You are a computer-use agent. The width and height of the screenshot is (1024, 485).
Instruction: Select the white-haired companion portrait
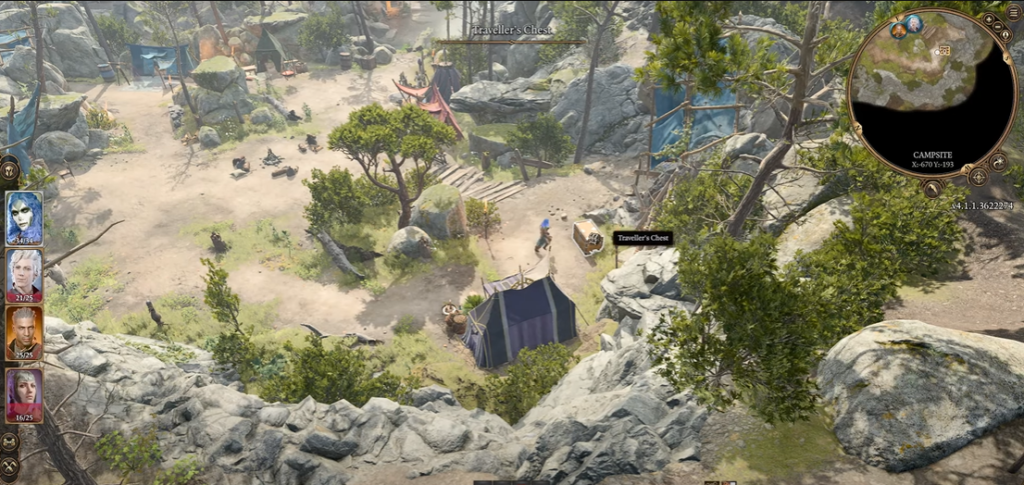[23, 273]
